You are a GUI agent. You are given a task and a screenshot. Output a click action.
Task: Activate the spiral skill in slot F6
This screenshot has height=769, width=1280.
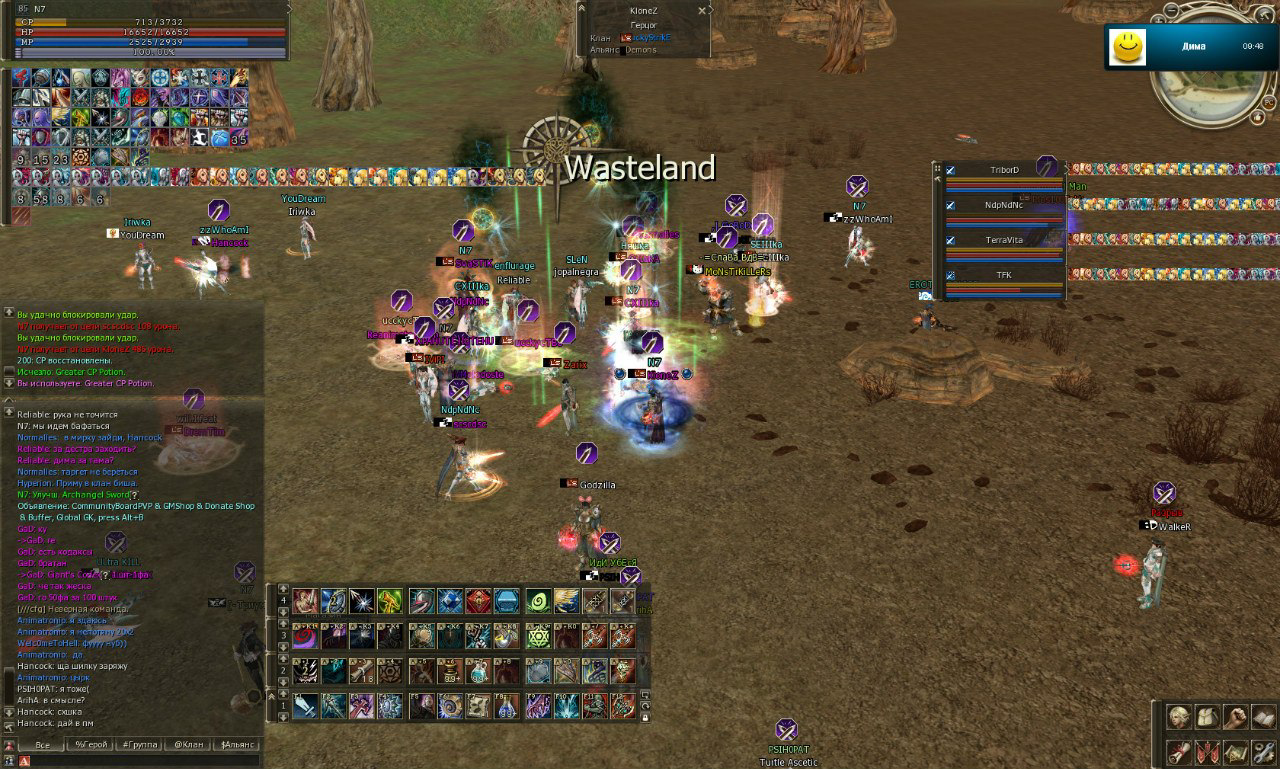coord(451,706)
